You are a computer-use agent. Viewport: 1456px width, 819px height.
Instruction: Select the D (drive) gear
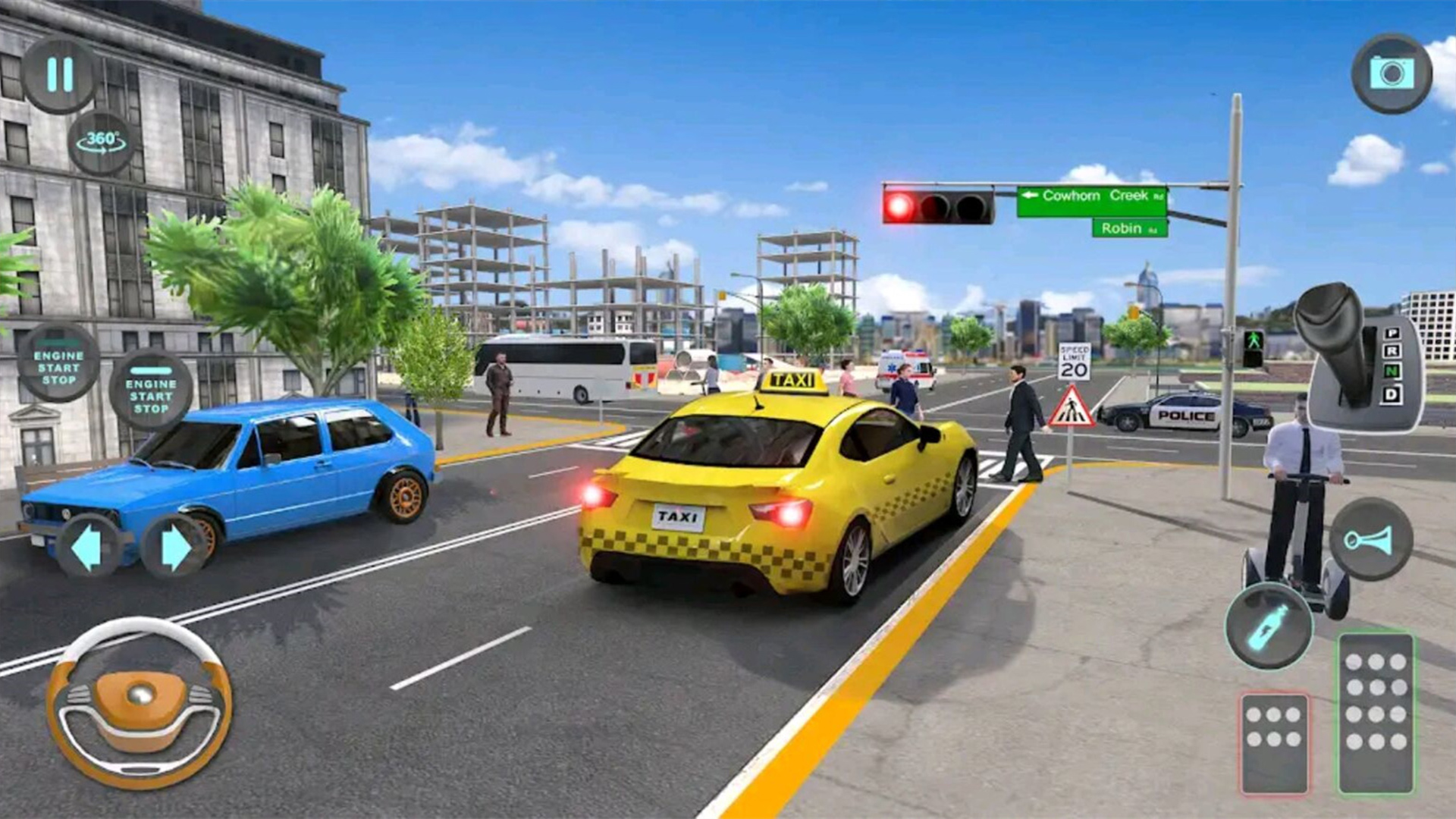[x=1392, y=394]
